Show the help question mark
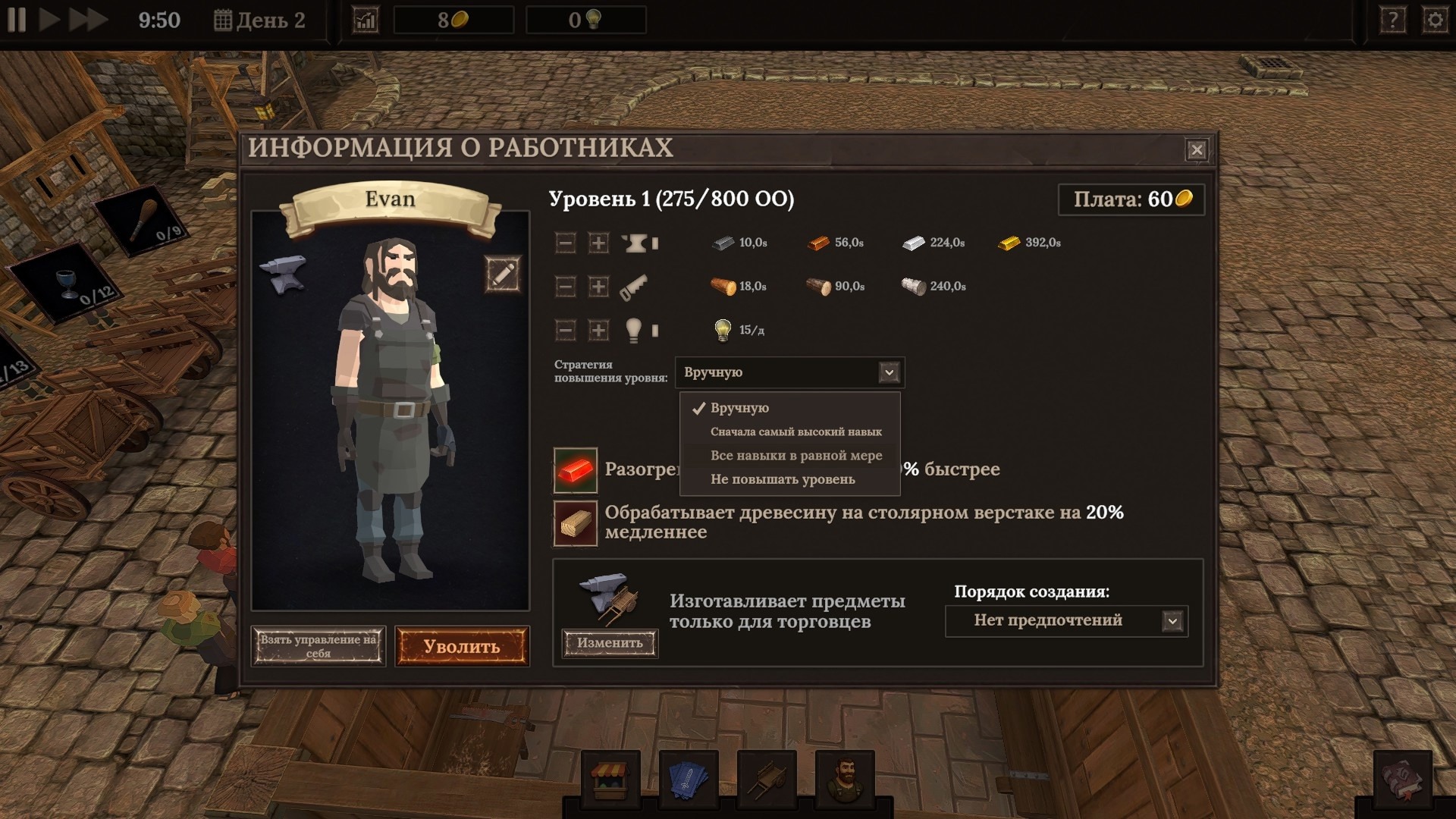Image resolution: width=1456 pixels, height=819 pixels. coord(1392,20)
